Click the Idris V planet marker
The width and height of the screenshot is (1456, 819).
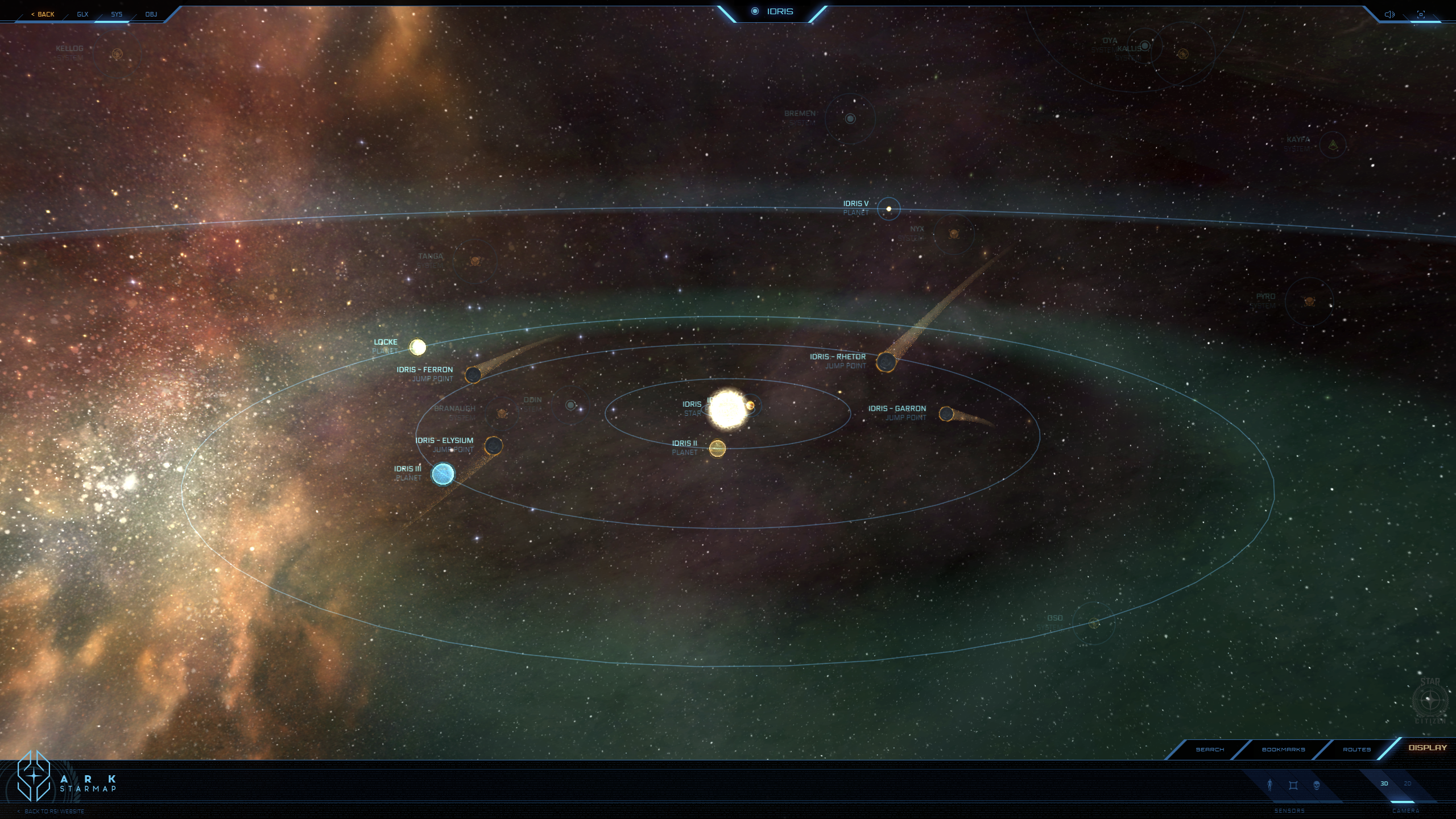[x=888, y=209]
